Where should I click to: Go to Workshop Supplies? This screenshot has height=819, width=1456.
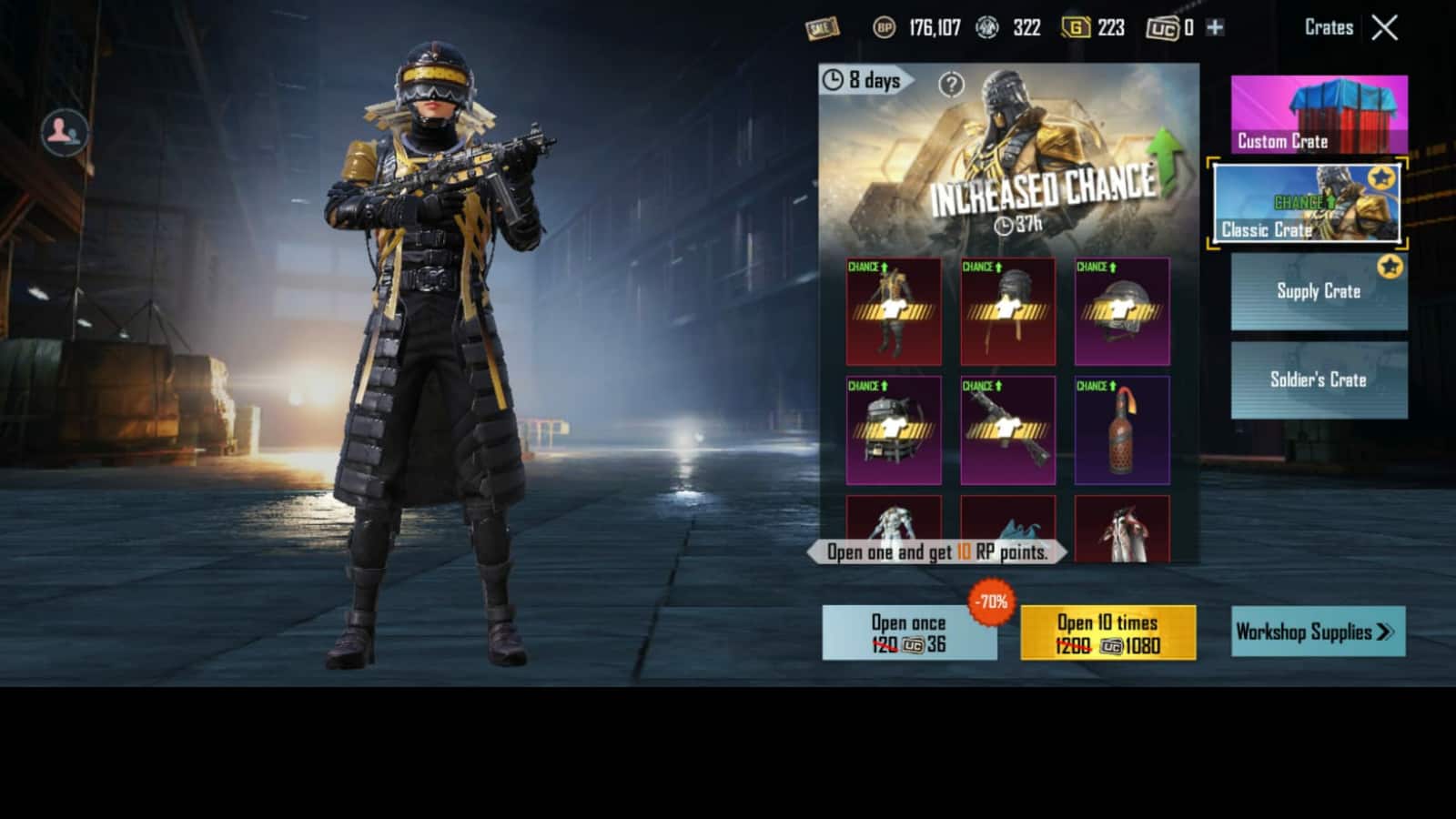click(1317, 632)
